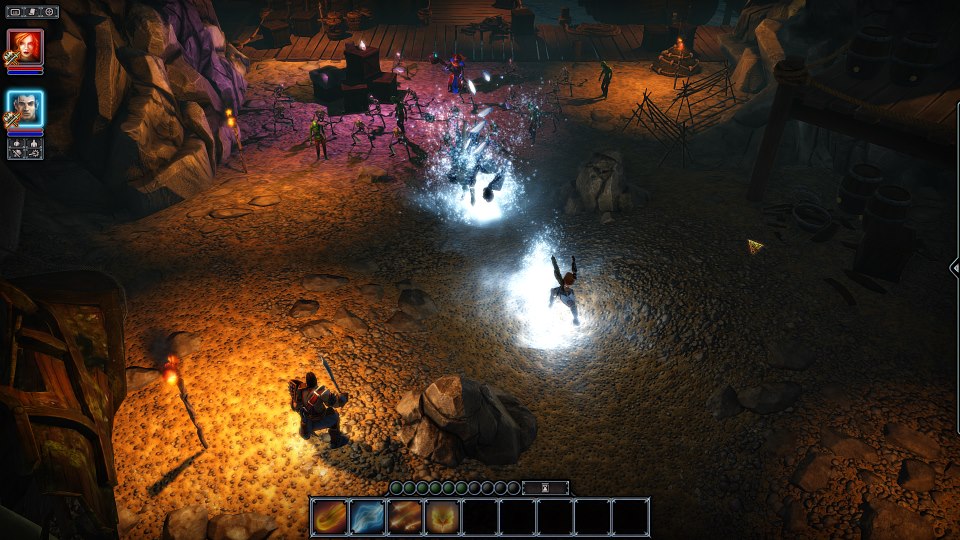
Task: Activate the fiery streak skill
Action: click(x=329, y=516)
